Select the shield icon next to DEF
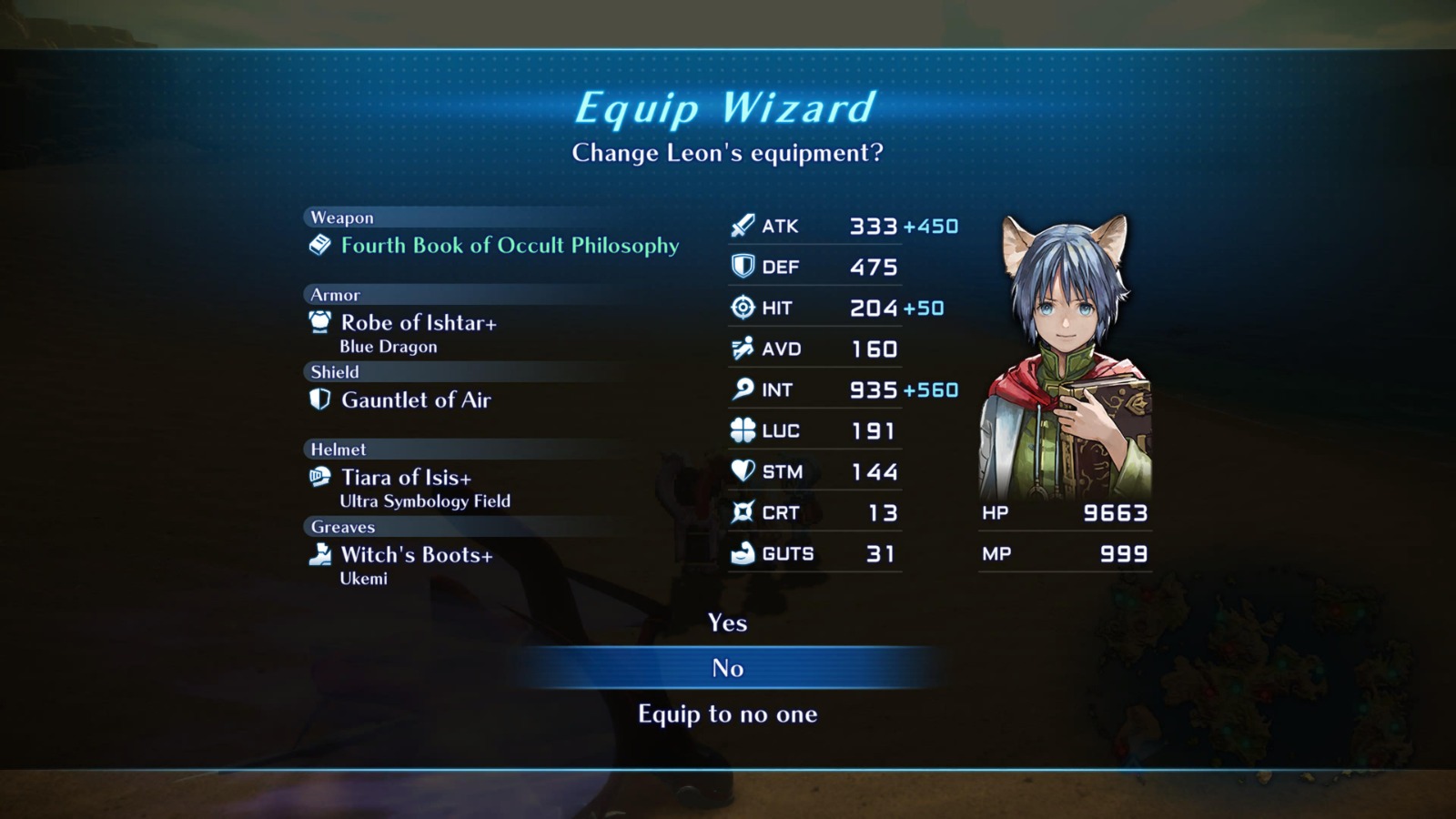 point(742,266)
